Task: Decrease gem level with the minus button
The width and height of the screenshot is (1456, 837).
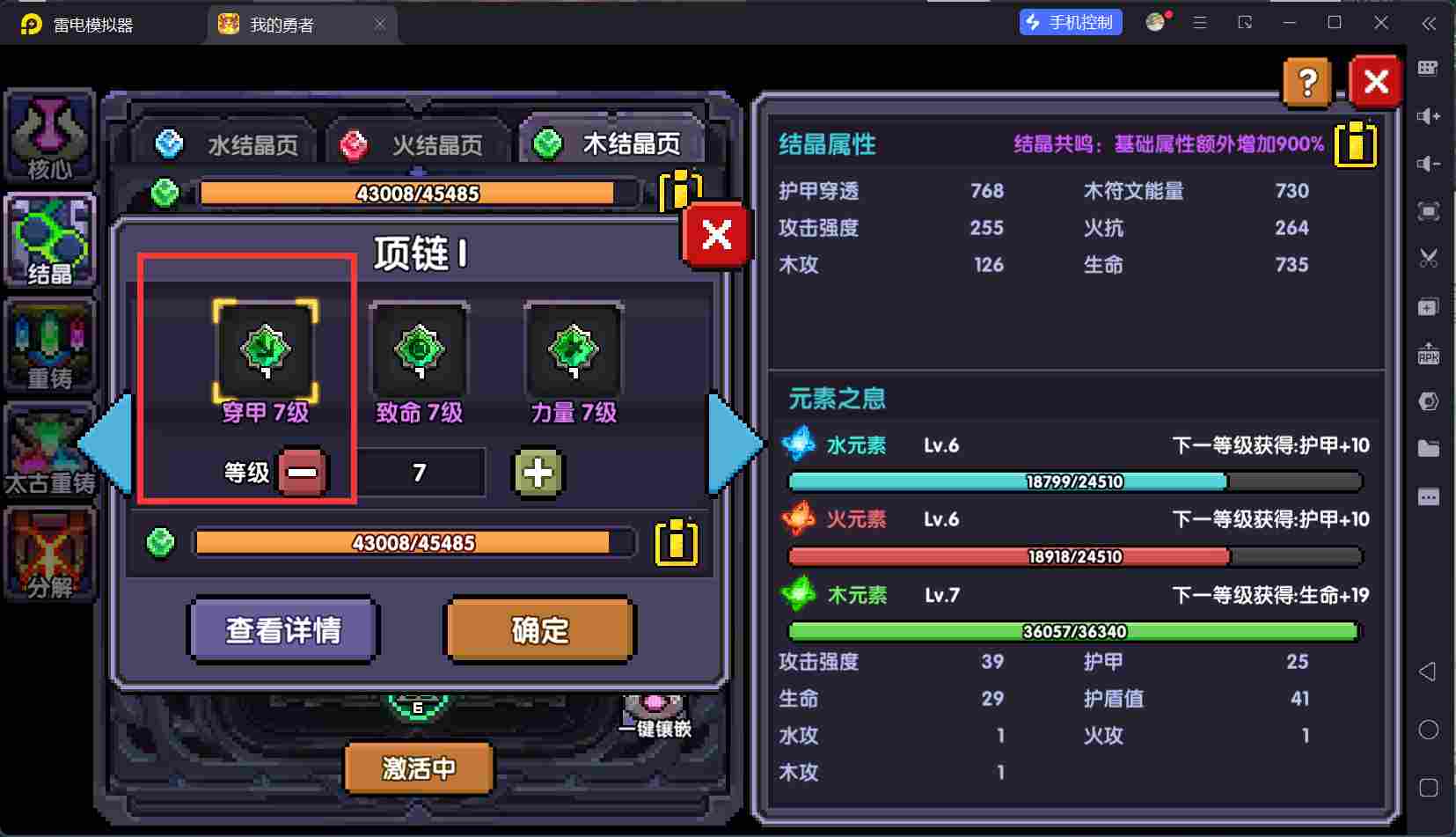Action: pyautogui.click(x=303, y=473)
